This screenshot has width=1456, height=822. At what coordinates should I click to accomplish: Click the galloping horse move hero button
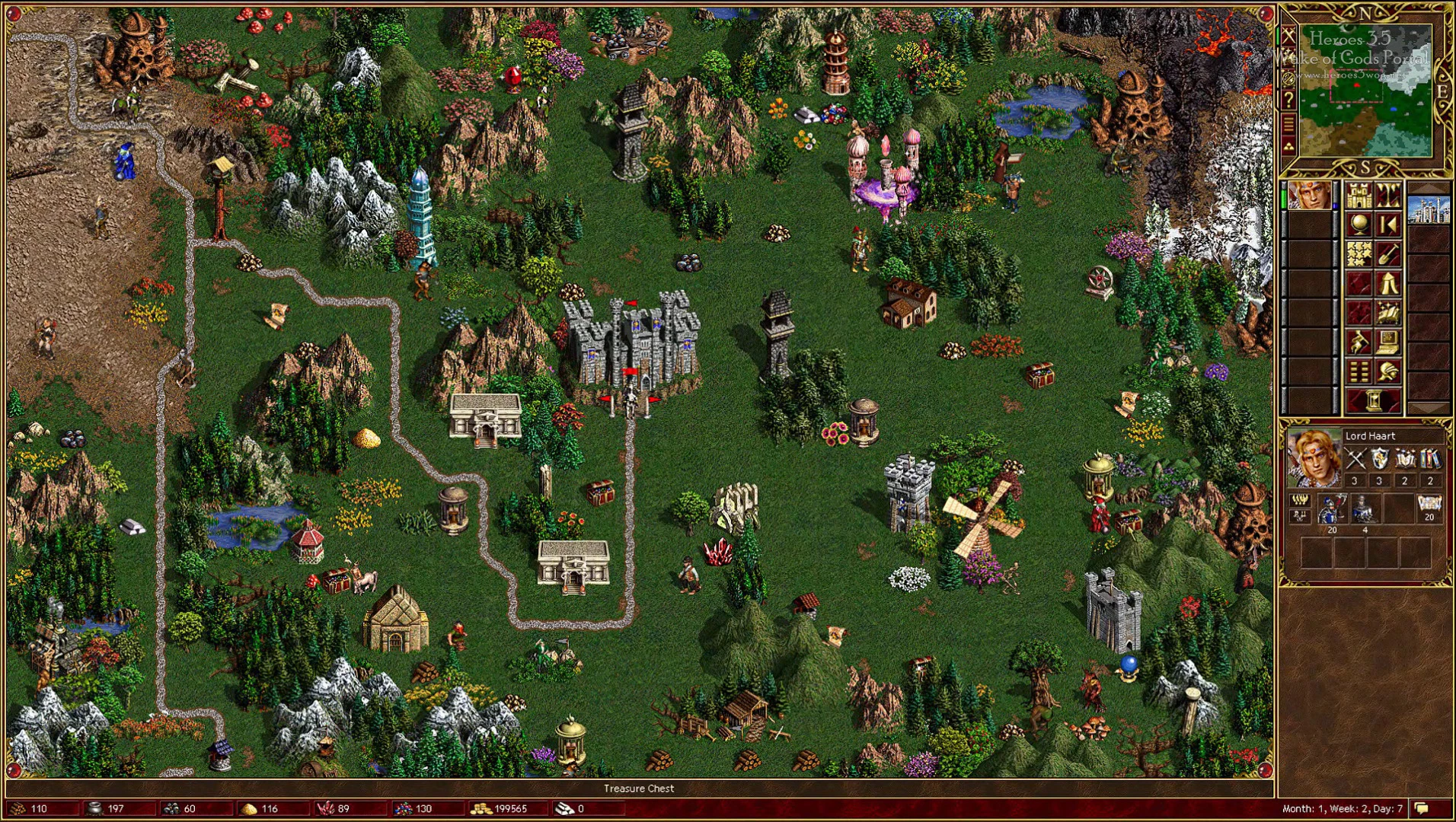tap(1359, 342)
